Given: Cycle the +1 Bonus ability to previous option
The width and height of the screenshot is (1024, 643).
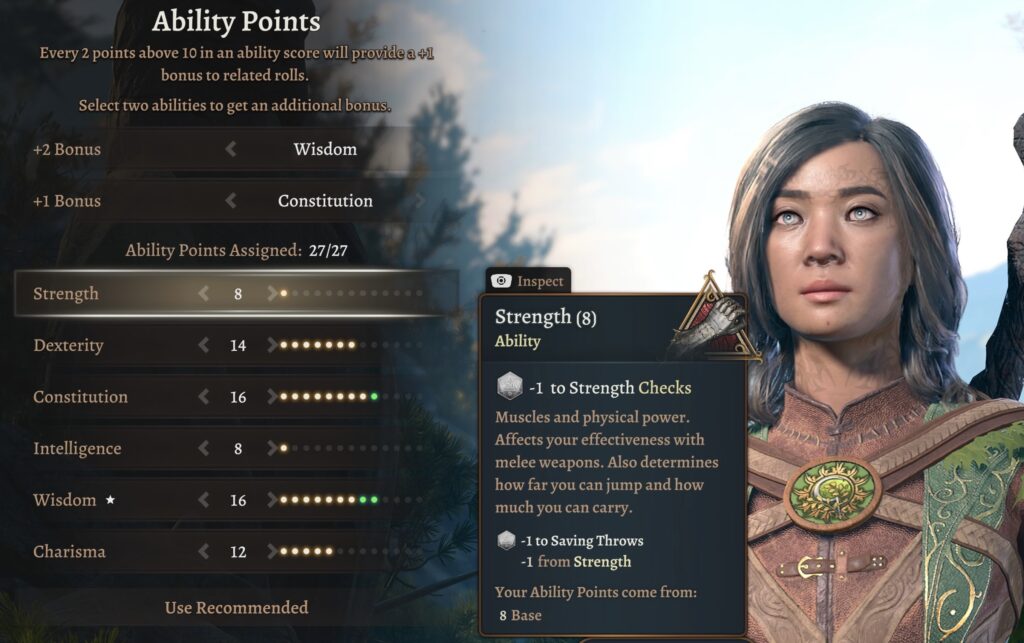Looking at the screenshot, I should (x=231, y=201).
